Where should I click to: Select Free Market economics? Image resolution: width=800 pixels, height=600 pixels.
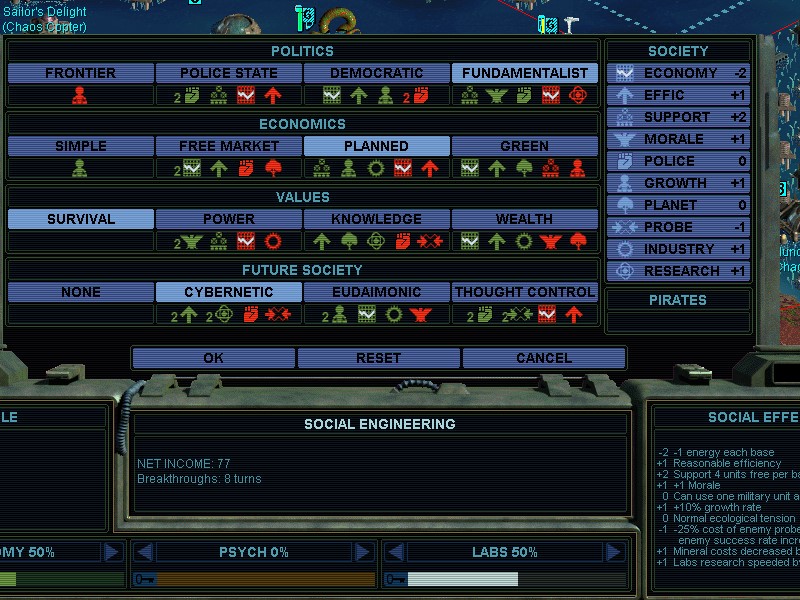[x=229, y=146]
